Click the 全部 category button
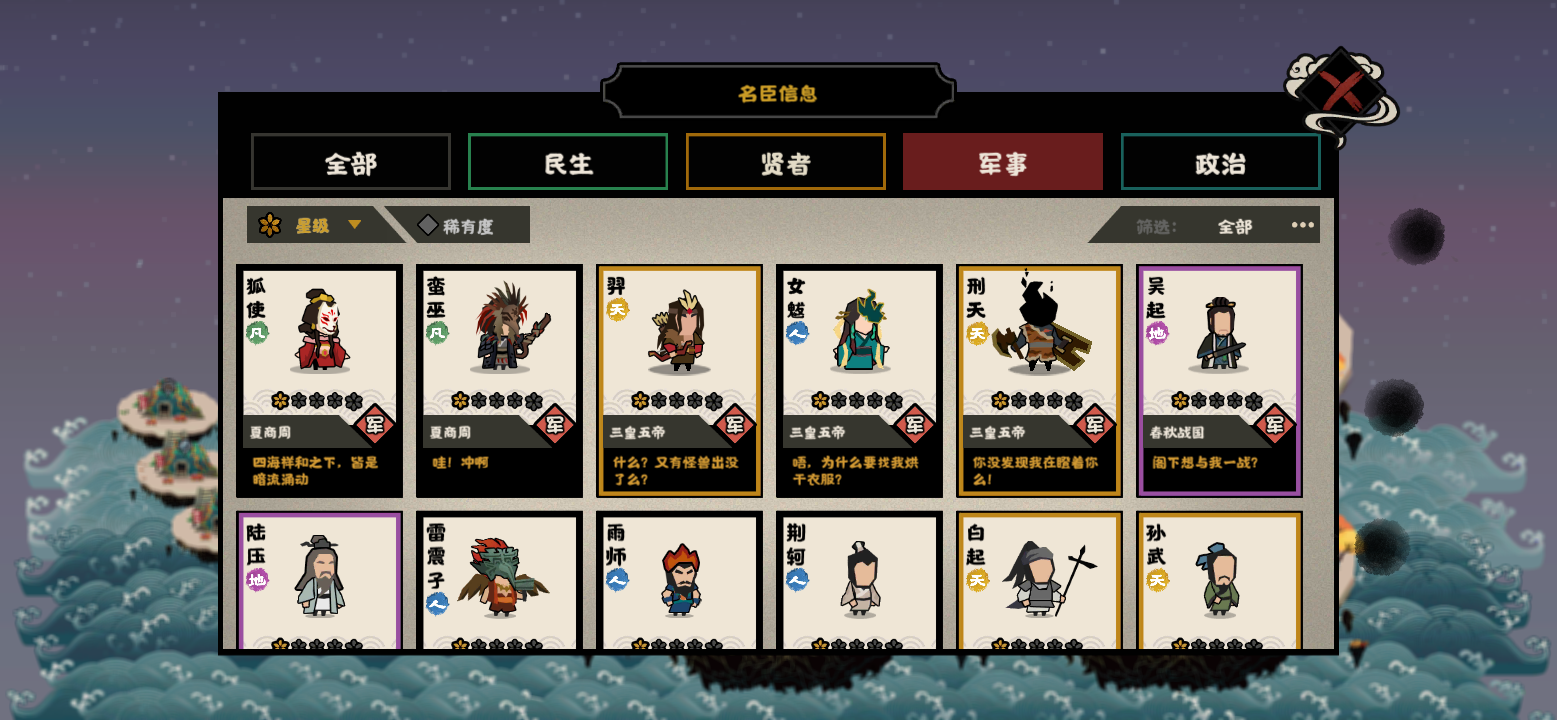 351,161
